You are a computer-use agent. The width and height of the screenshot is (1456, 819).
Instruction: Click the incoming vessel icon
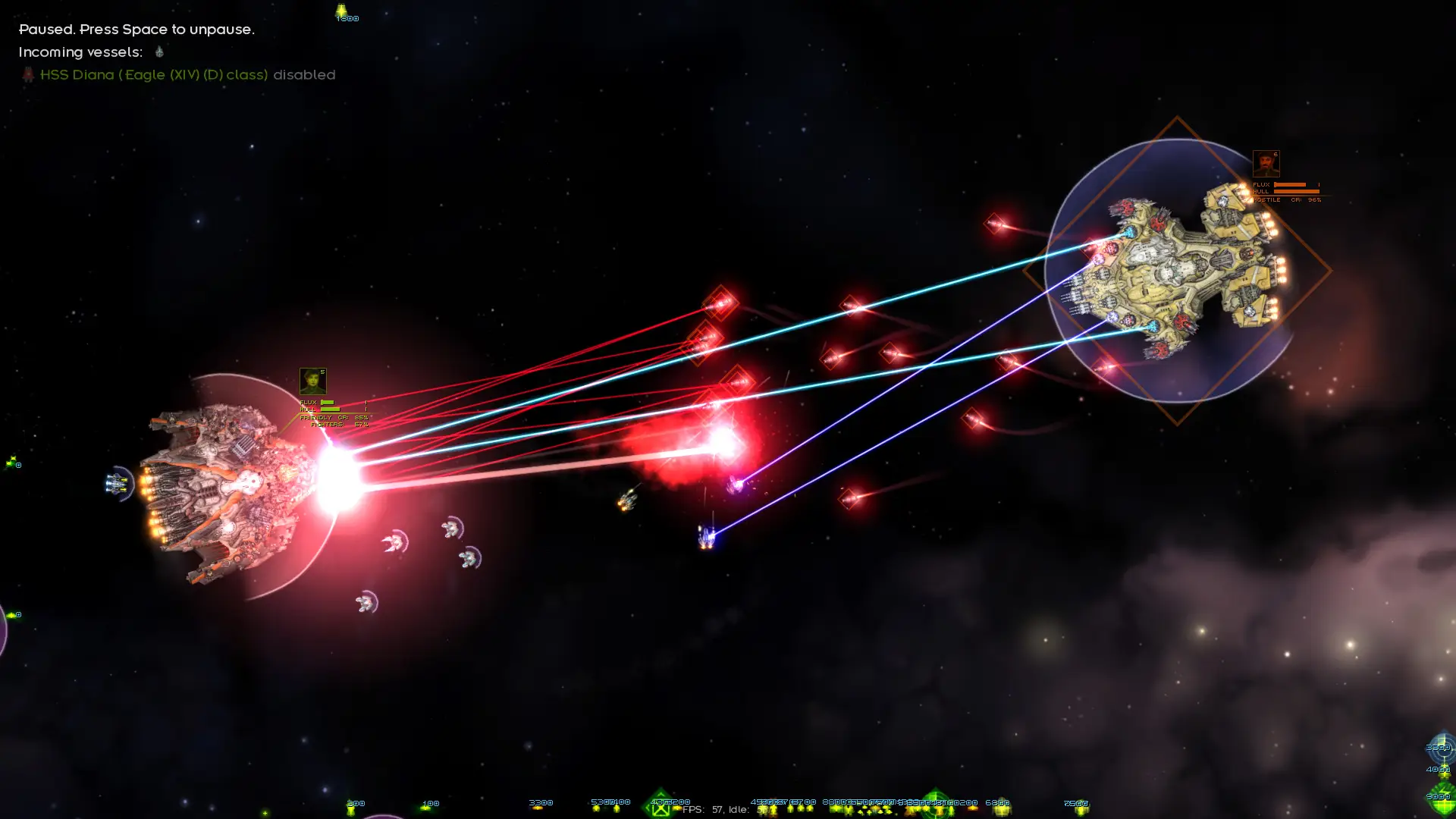159,52
